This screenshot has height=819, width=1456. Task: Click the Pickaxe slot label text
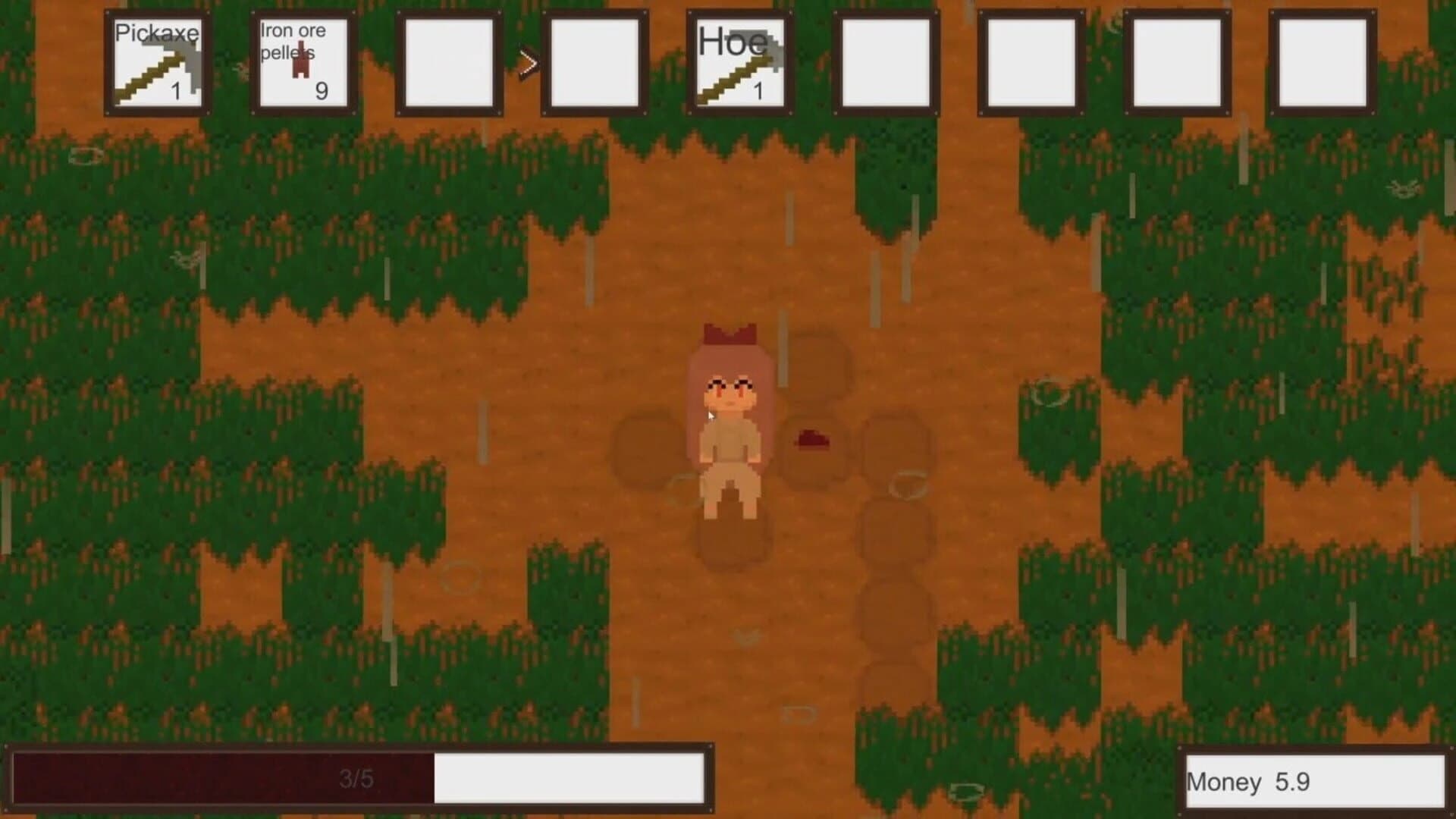155,33
